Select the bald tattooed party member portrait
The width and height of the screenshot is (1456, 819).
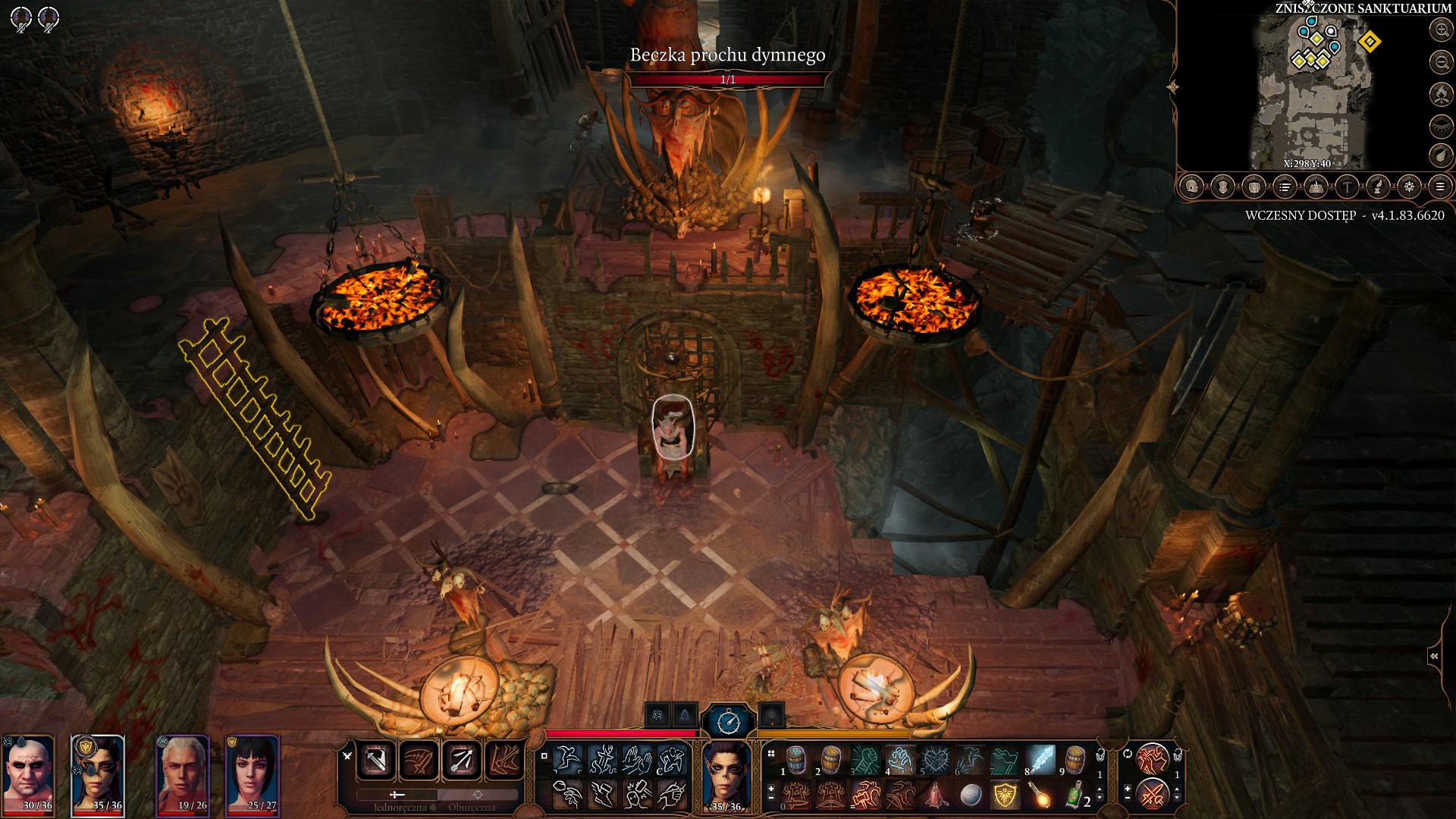click(28, 773)
